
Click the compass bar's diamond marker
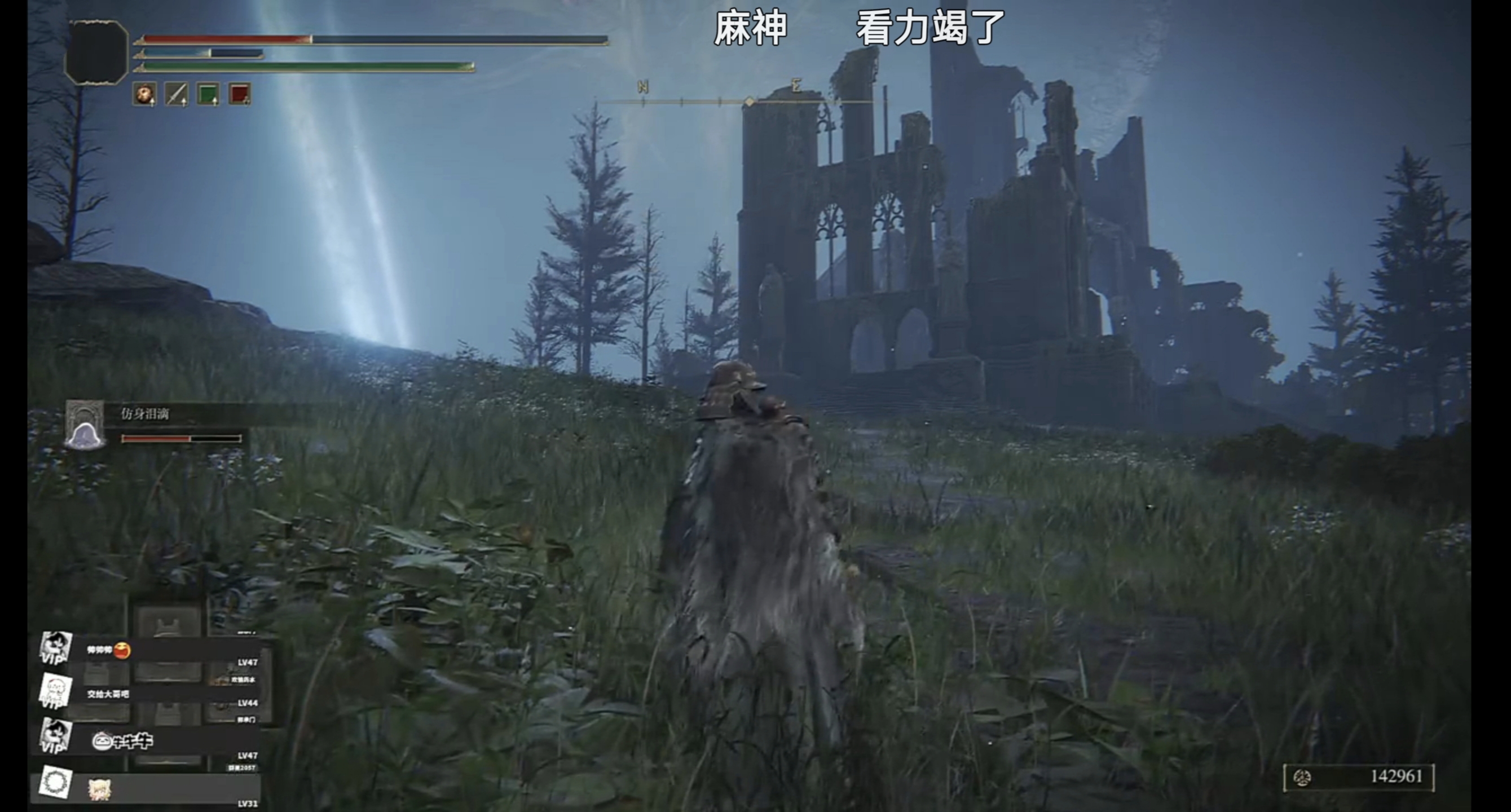pyautogui.click(x=749, y=102)
